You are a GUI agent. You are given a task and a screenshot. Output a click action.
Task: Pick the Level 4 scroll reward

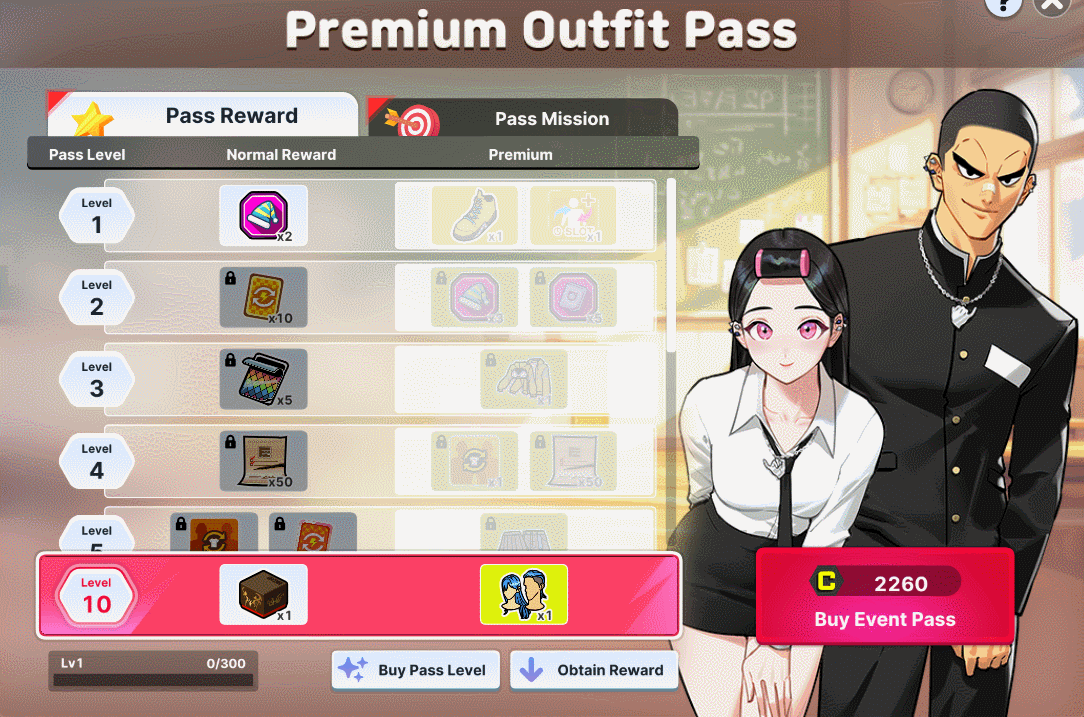pos(263,461)
